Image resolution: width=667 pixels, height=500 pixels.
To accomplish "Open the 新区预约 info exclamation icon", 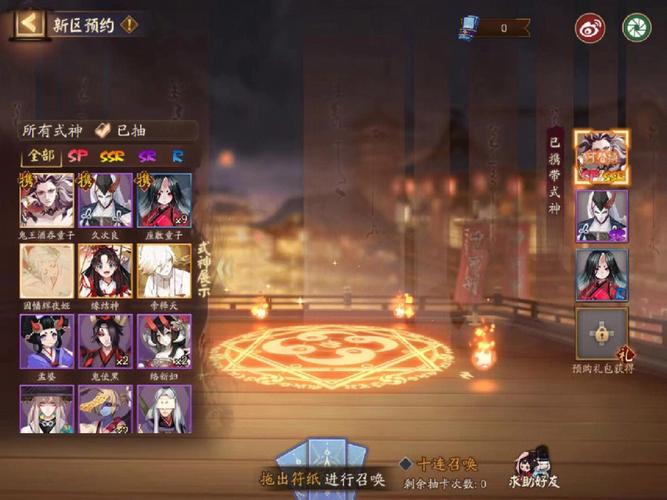I will [x=129, y=24].
